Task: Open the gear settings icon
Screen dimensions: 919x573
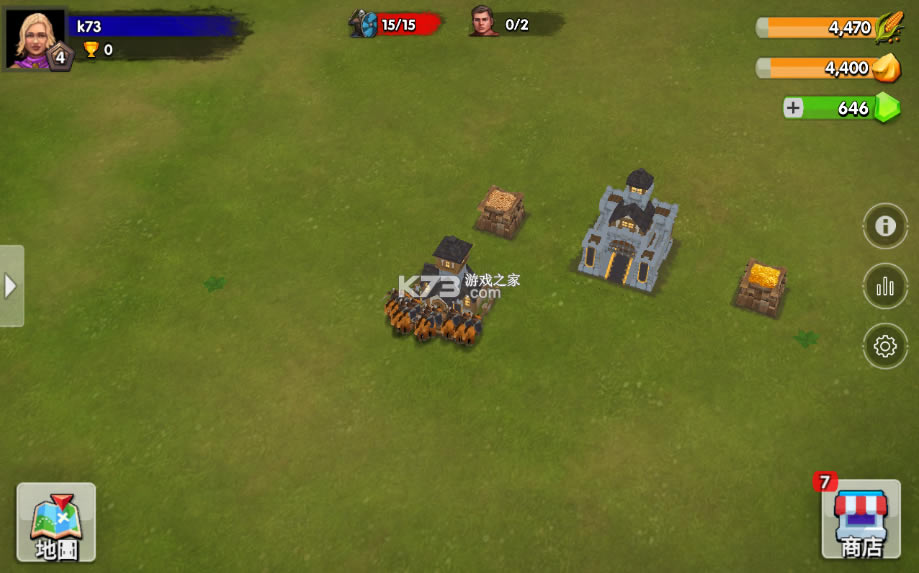Action: coord(885,347)
